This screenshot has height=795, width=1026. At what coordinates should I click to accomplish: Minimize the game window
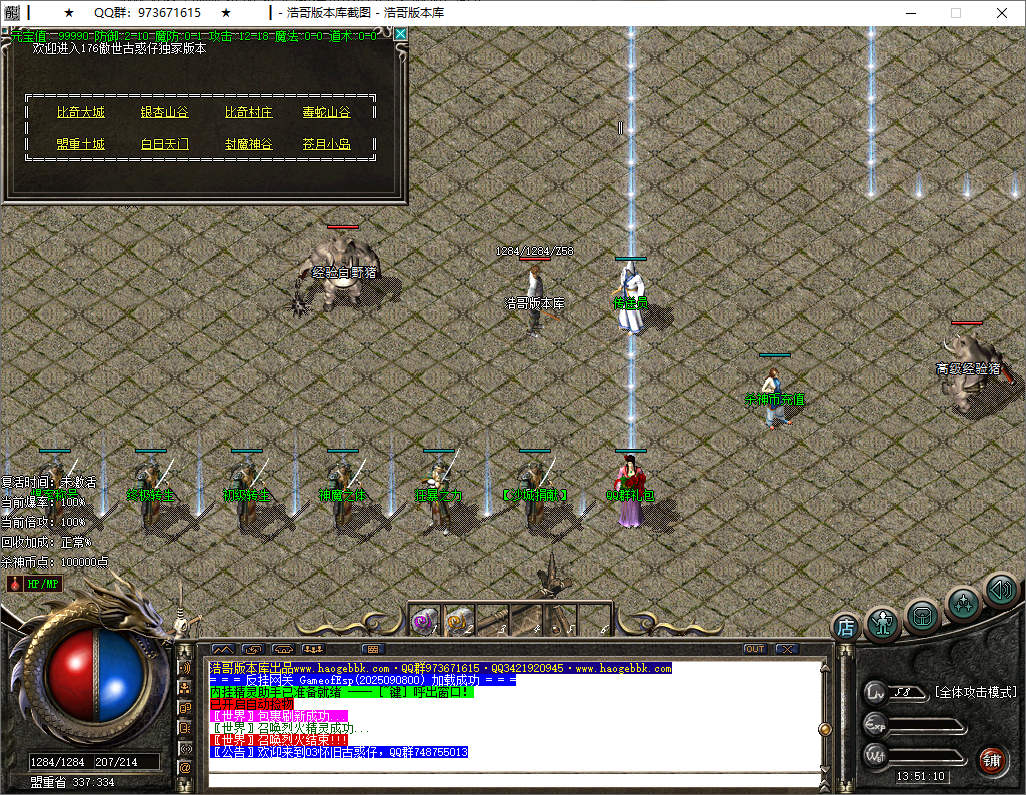[x=910, y=13]
